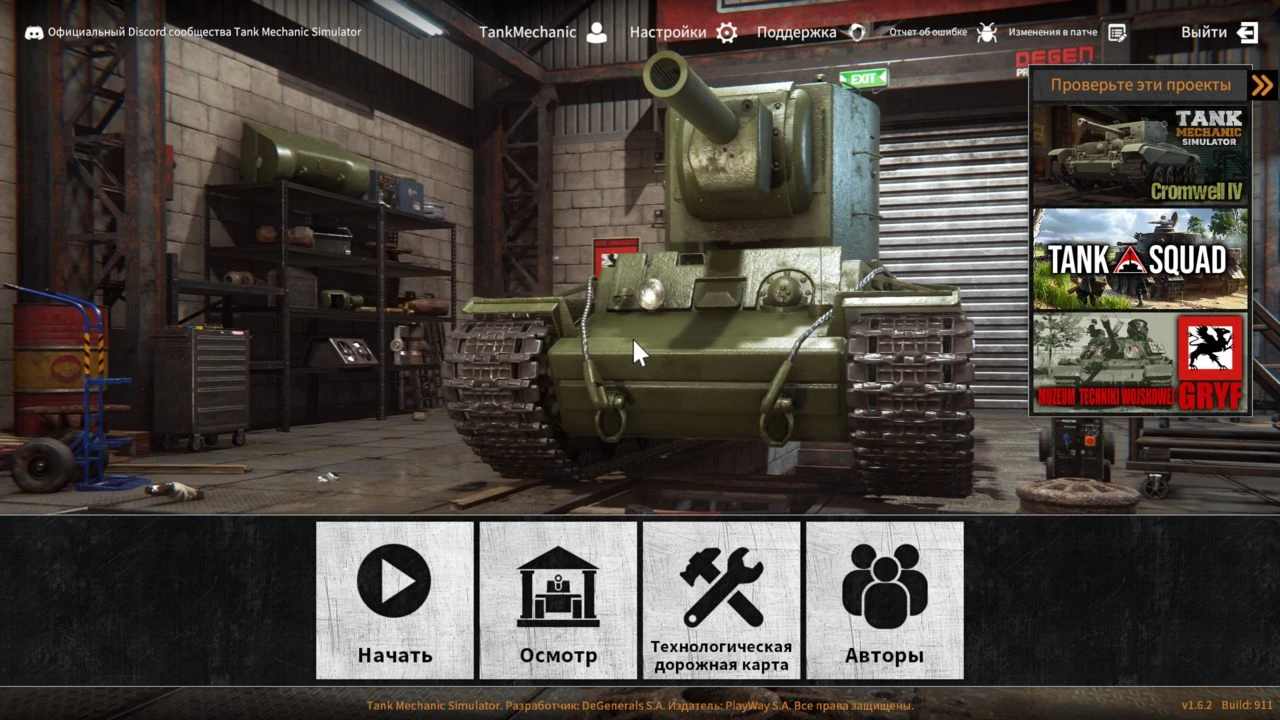Screen dimensions: 1280x720
Task: Open the GRYF military museum banner
Action: coord(1140,363)
